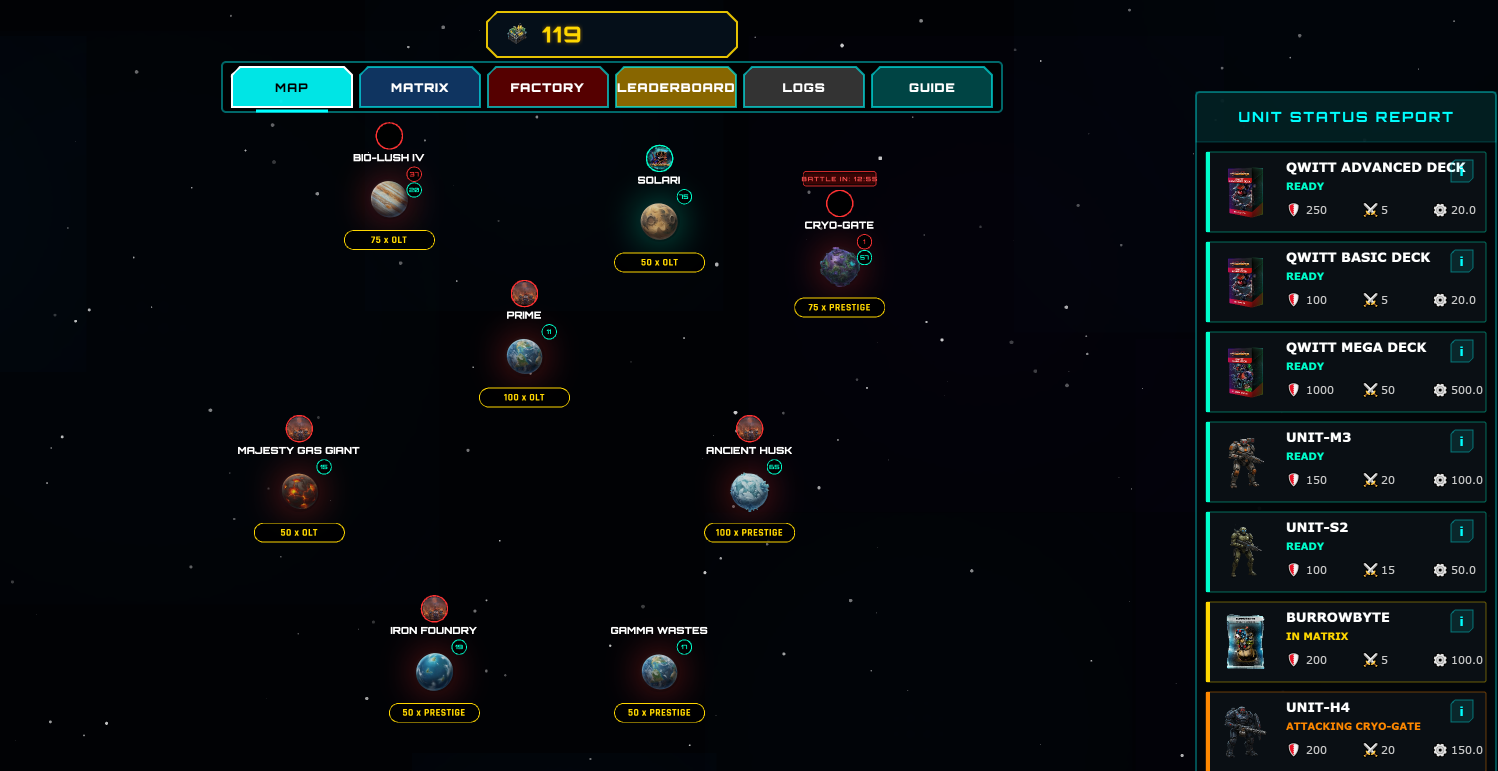Open info for Qwitt Basic Deck
Screen dimensions: 1498x771
[x=1461, y=262]
